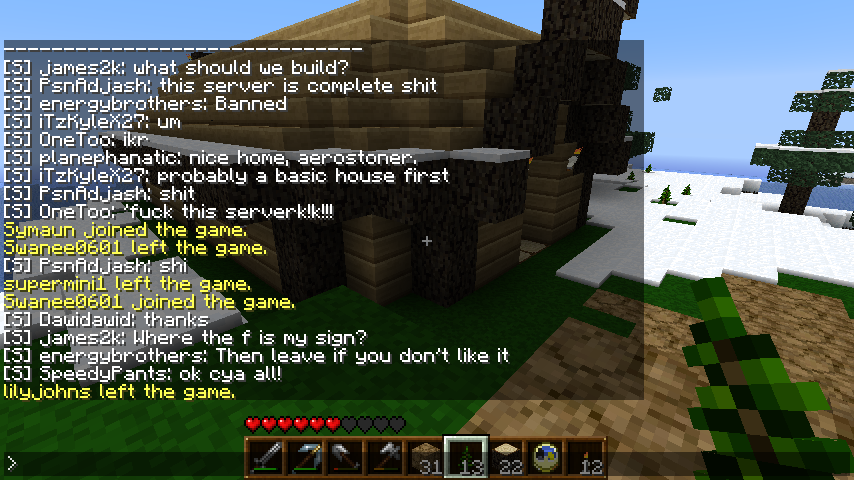Select the sword hotbar slot
Image resolution: width=854 pixels, height=480 pixels.
pos(266,458)
